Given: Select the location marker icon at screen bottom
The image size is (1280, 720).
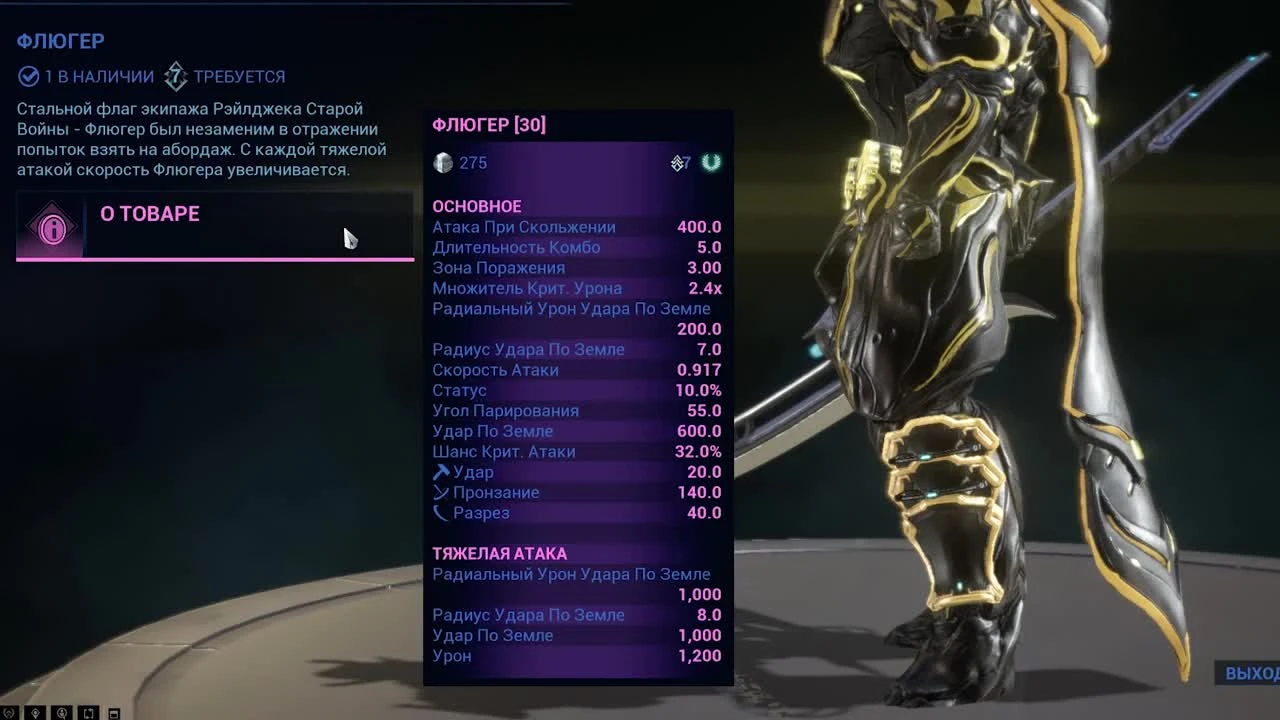Looking at the screenshot, I should (x=34, y=712).
